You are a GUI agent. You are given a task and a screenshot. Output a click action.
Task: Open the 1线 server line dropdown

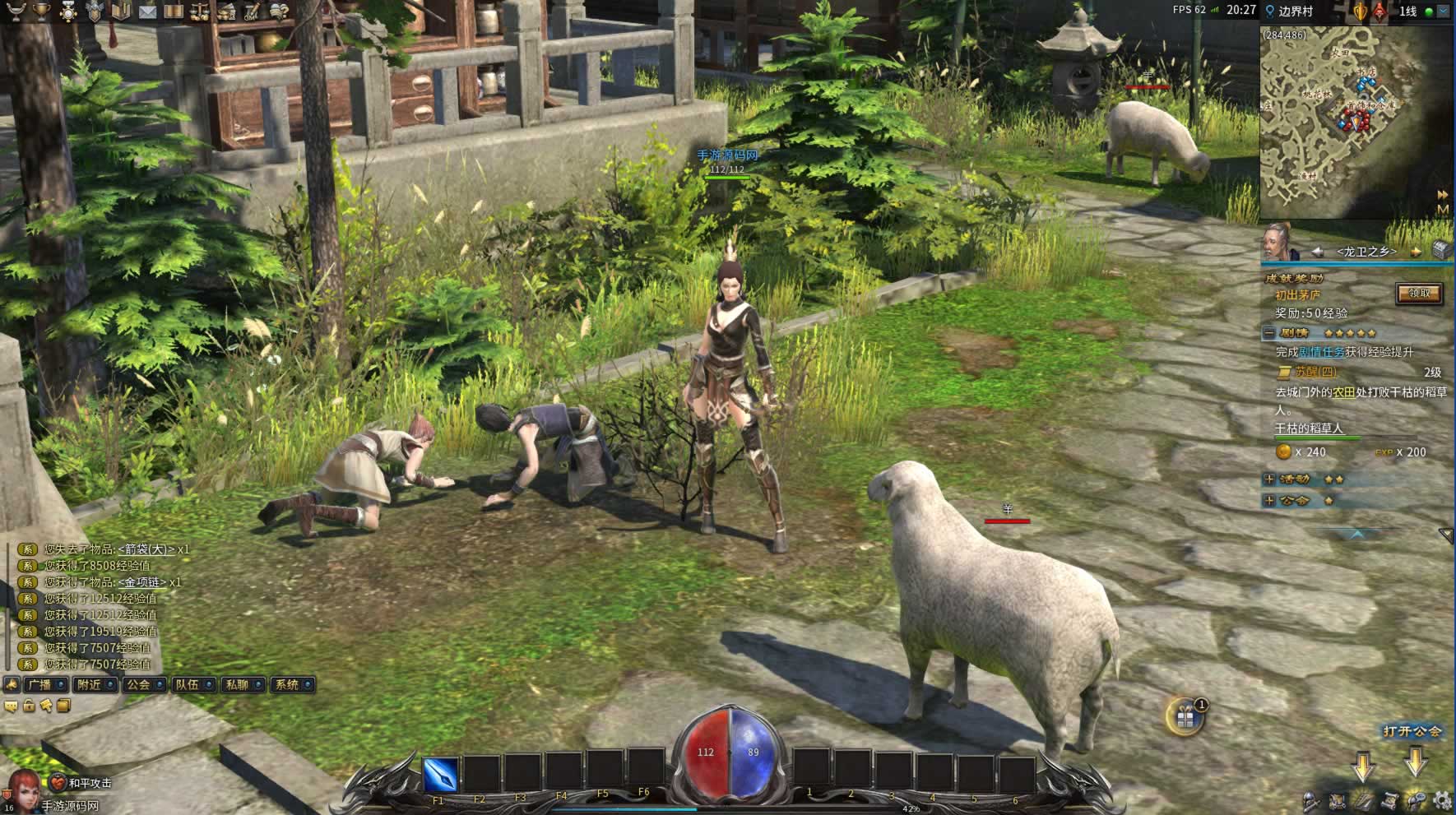(x=1444, y=12)
